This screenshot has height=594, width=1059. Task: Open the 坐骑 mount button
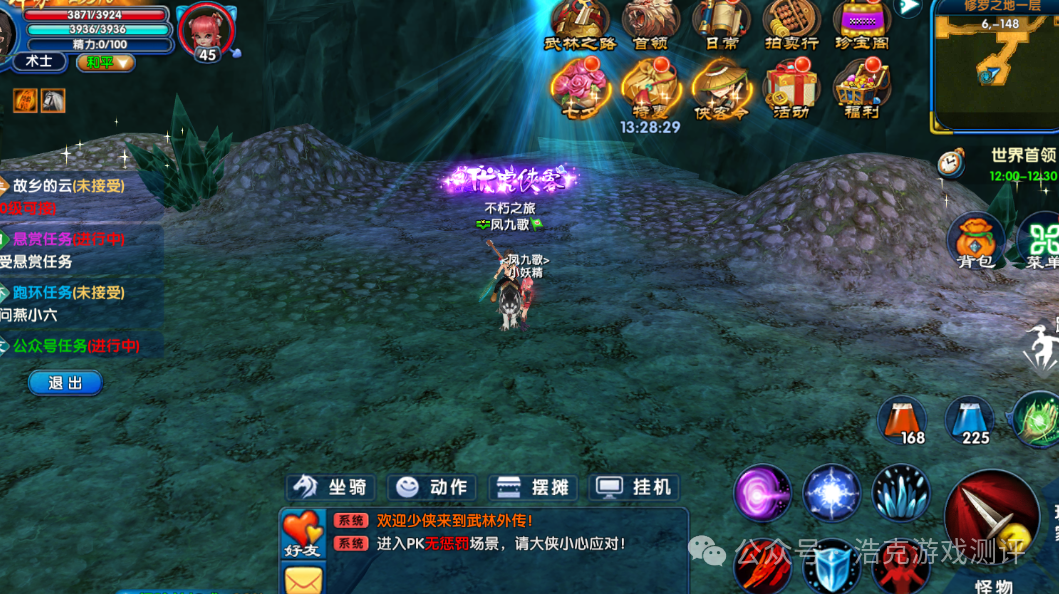pyautogui.click(x=330, y=487)
